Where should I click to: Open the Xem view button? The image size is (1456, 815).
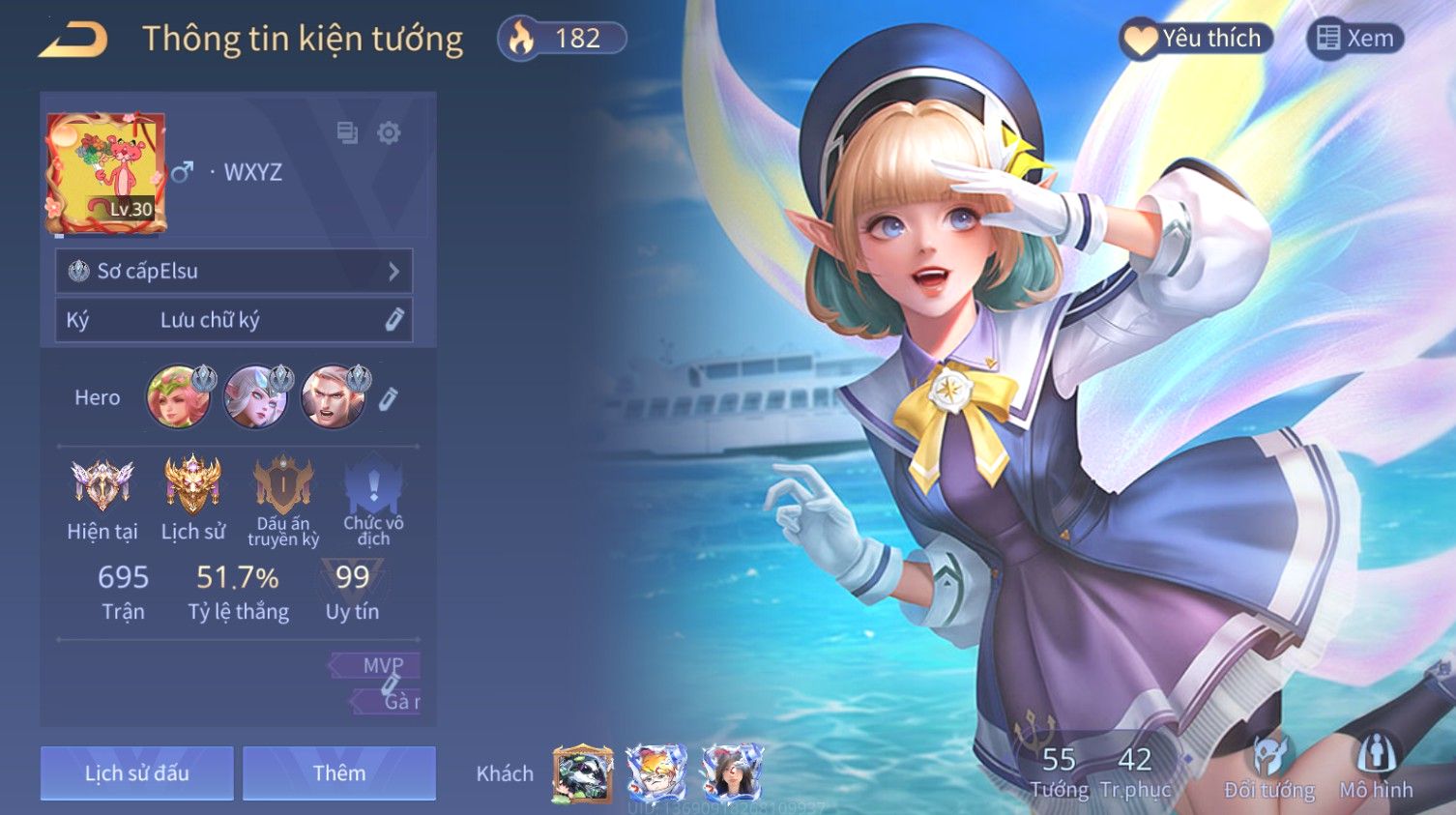[x=1355, y=39]
